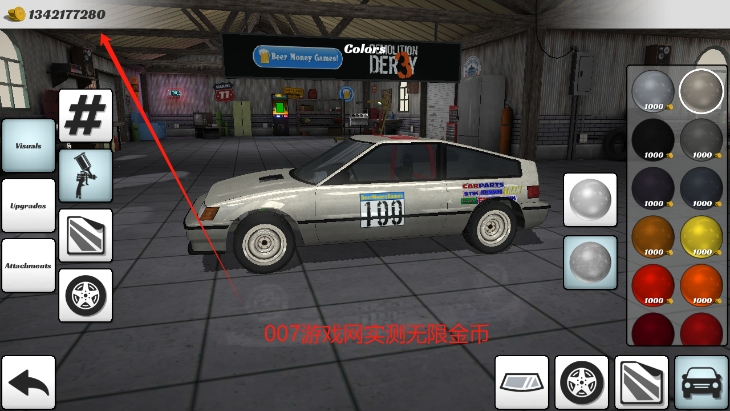Go back with the curved arrow button
This screenshot has width=730, height=411.
(28, 382)
